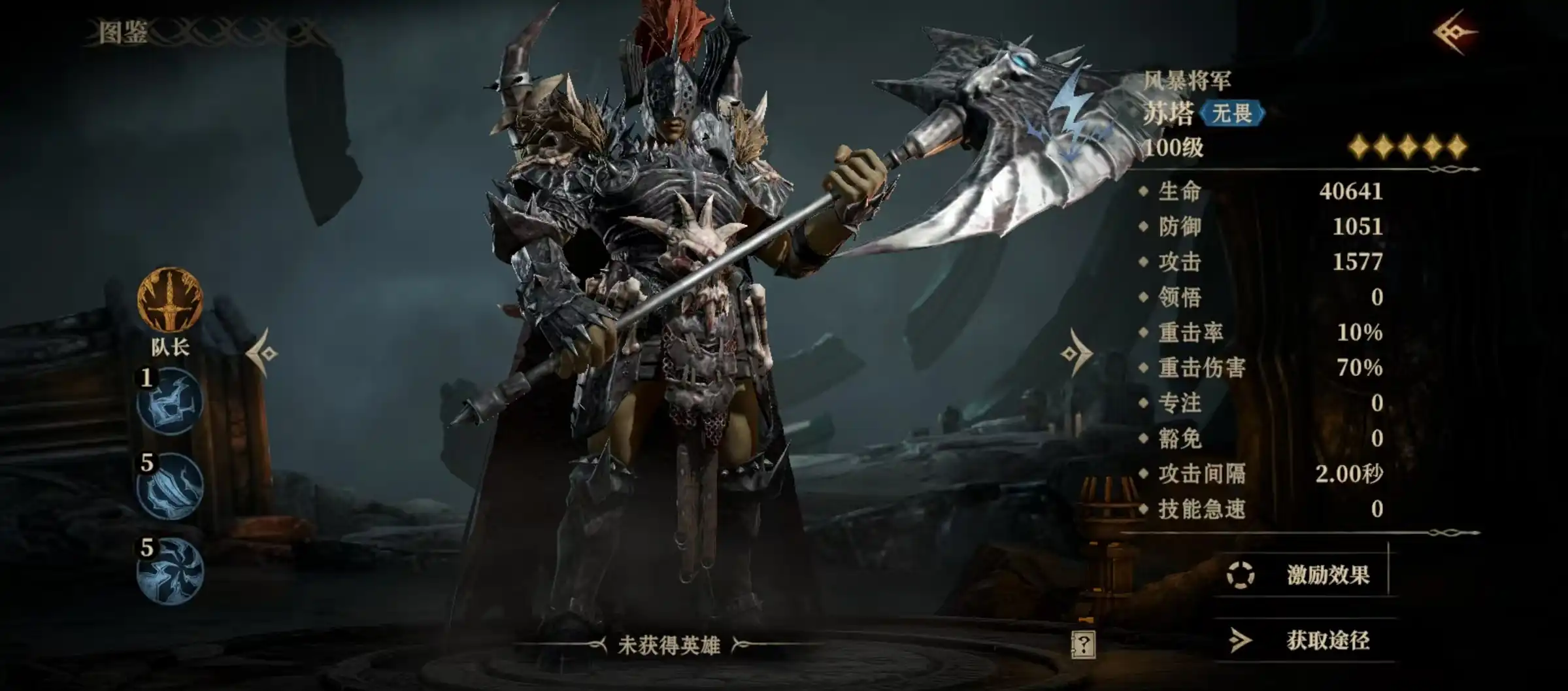Select the whirlwind skill icon
This screenshot has width=1568, height=691.
tap(170, 571)
